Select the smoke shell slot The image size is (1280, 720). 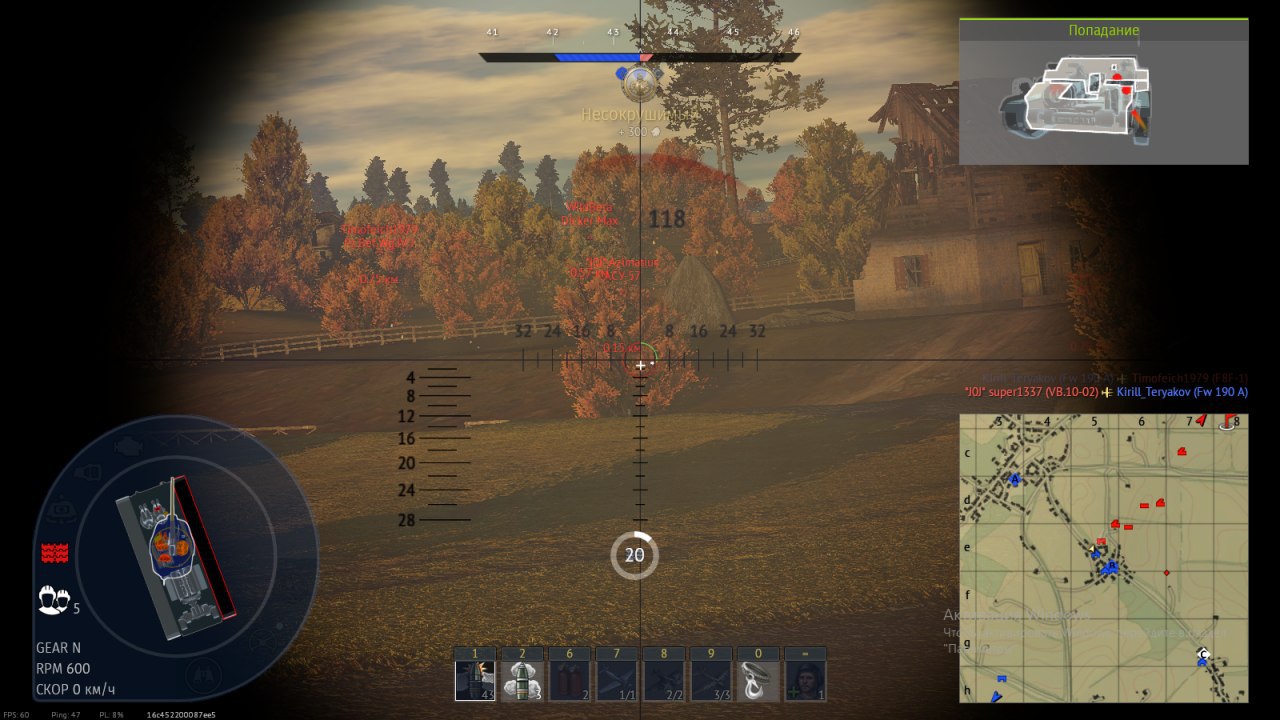pyautogui.click(x=522, y=679)
